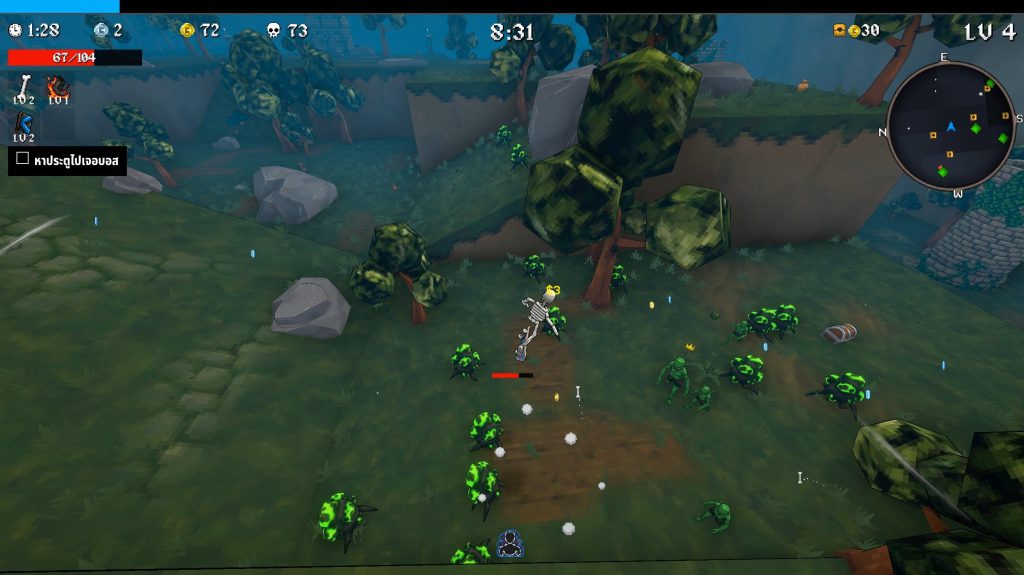Select the flame ring weapon icon
This screenshot has width=1024, height=575.
(x=58, y=86)
